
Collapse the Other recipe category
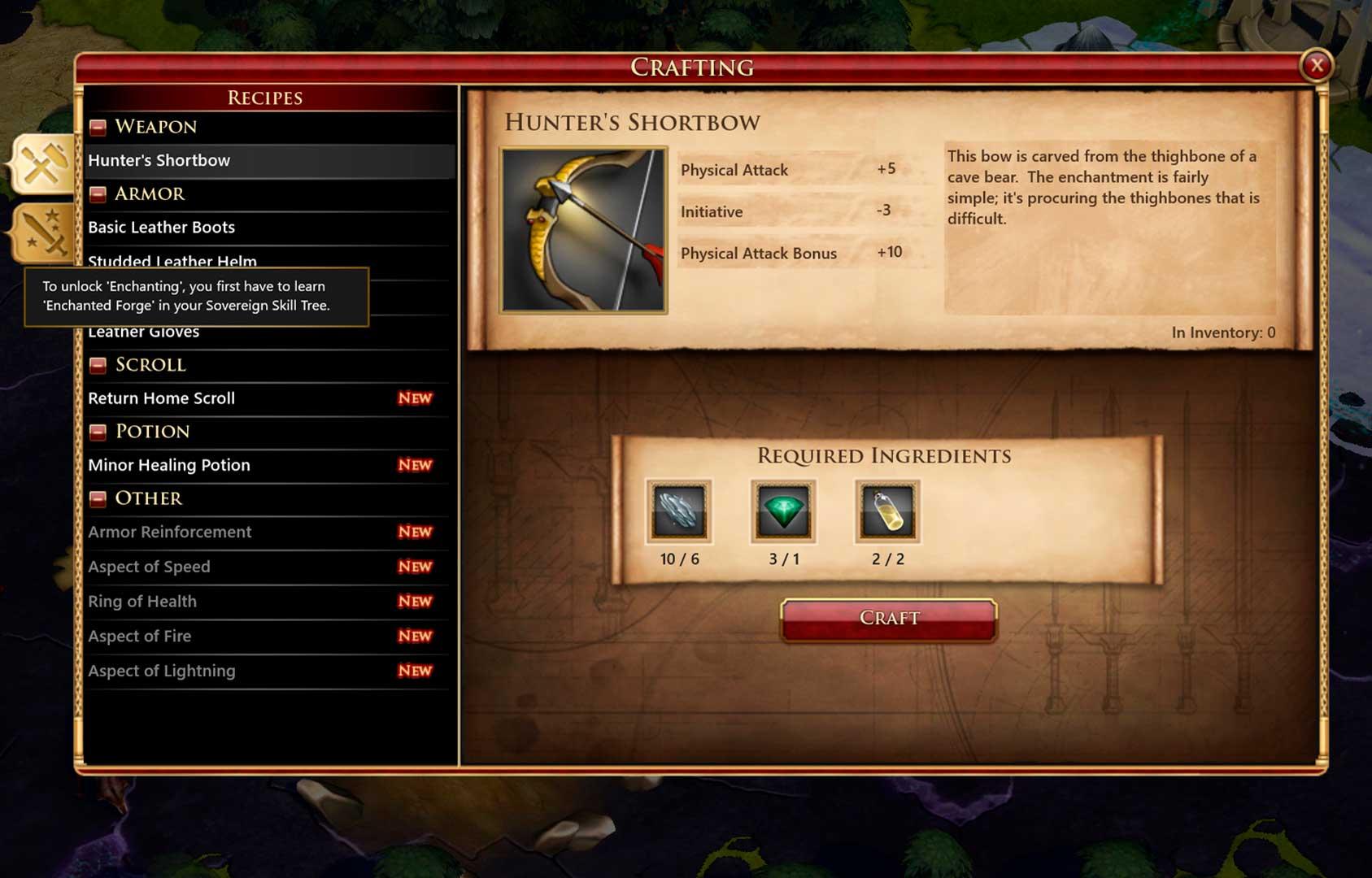[x=98, y=499]
